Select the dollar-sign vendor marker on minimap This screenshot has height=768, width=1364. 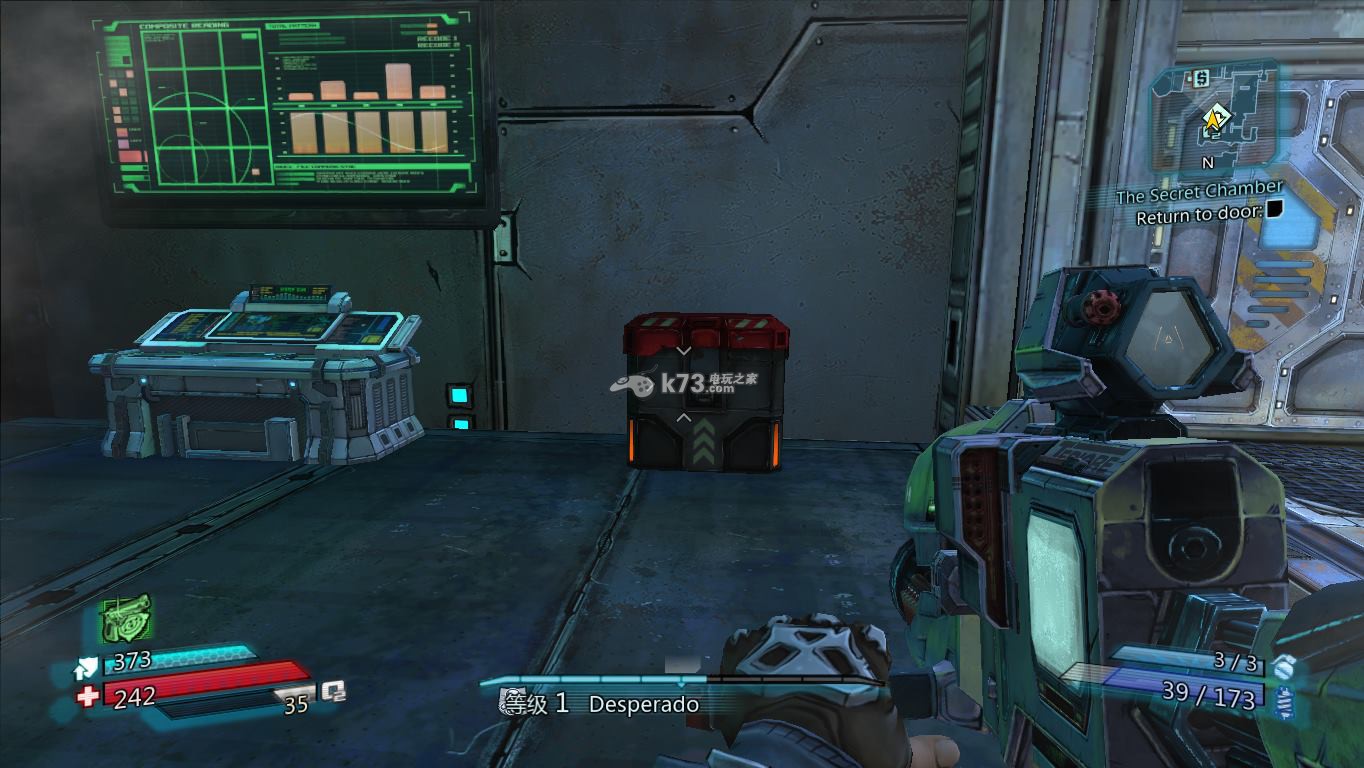pos(1201,75)
